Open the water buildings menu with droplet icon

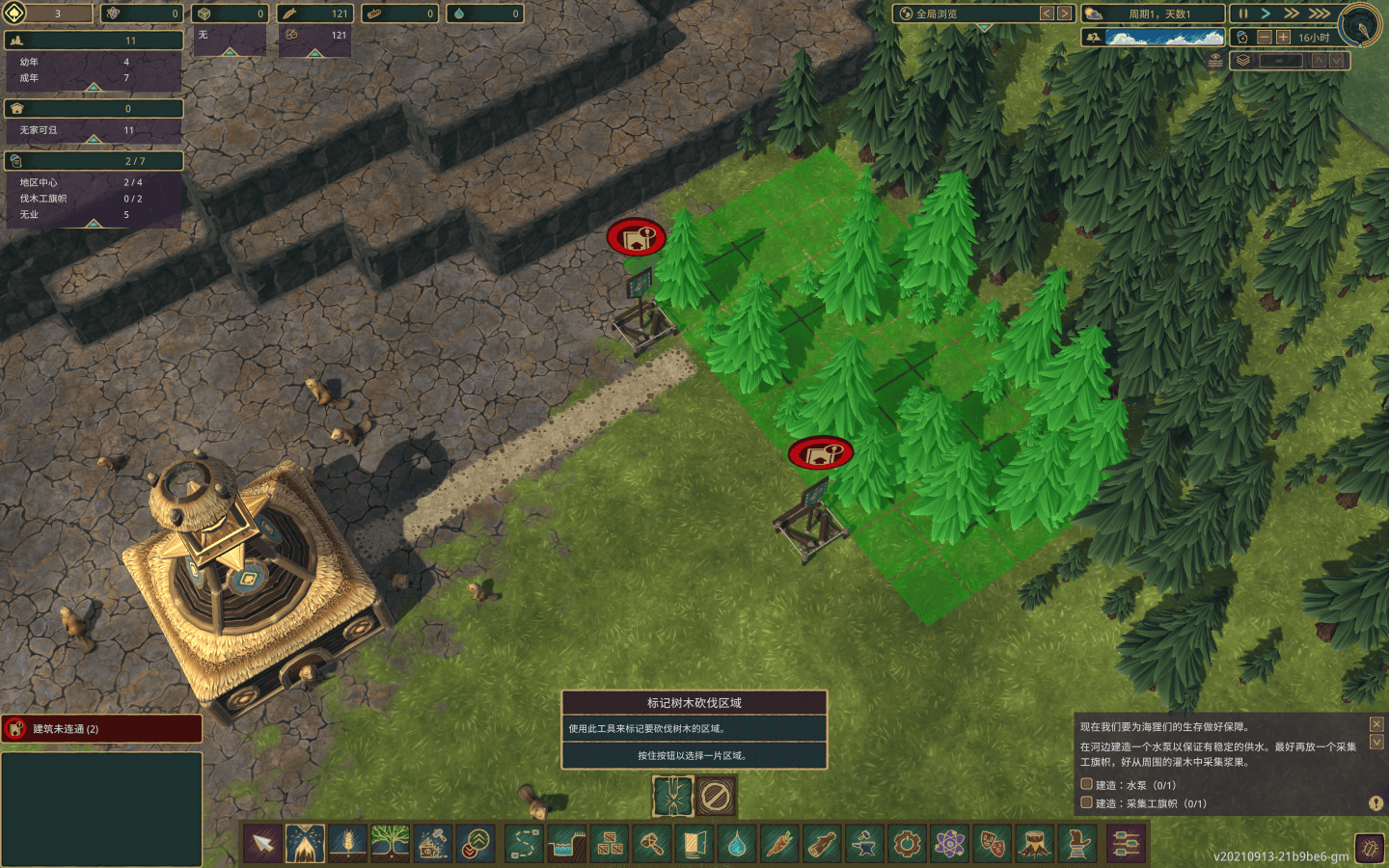[x=736, y=846]
